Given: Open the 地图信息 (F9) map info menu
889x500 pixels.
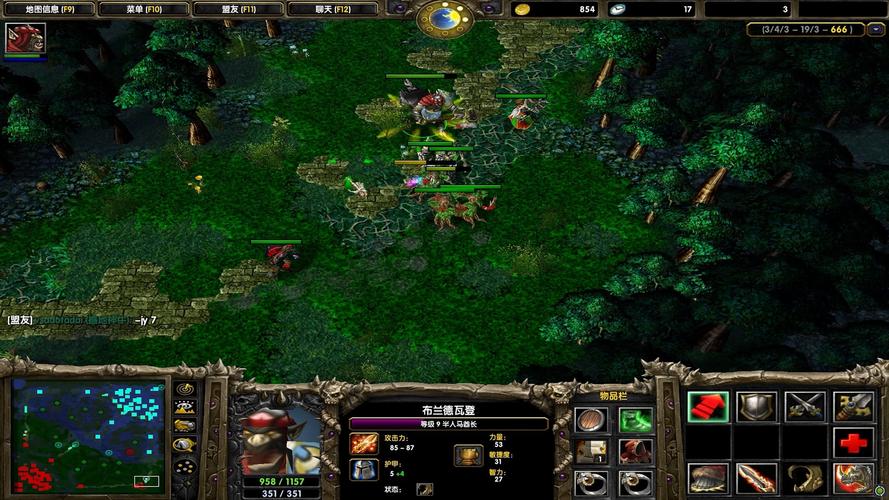Looking at the screenshot, I should click(48, 9).
